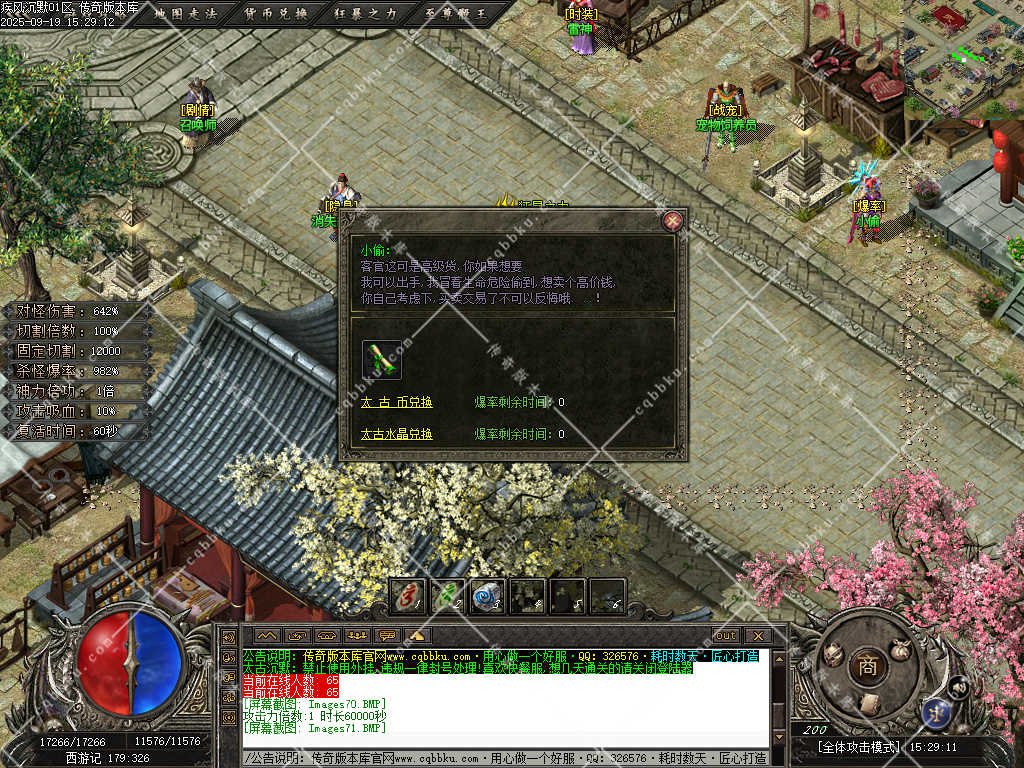Select the green scroll item in dialogue
This screenshot has width=1024, height=768.
pos(382,359)
